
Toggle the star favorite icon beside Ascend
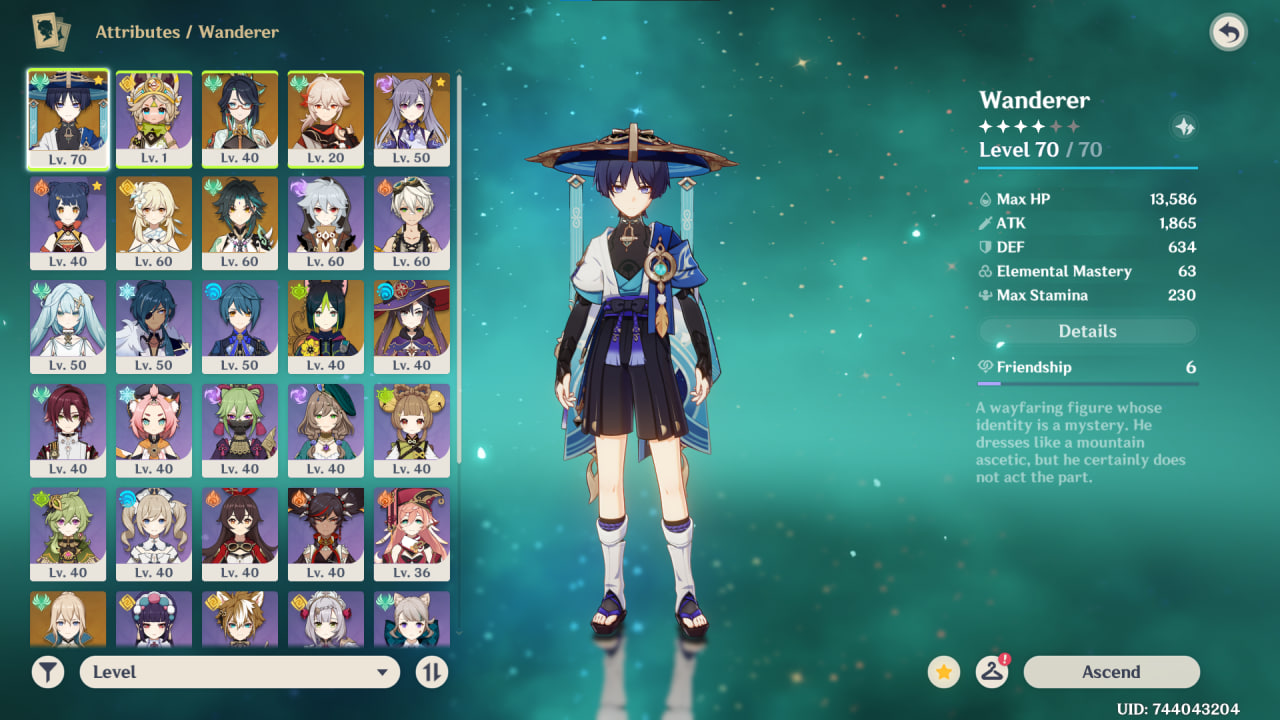tap(943, 672)
